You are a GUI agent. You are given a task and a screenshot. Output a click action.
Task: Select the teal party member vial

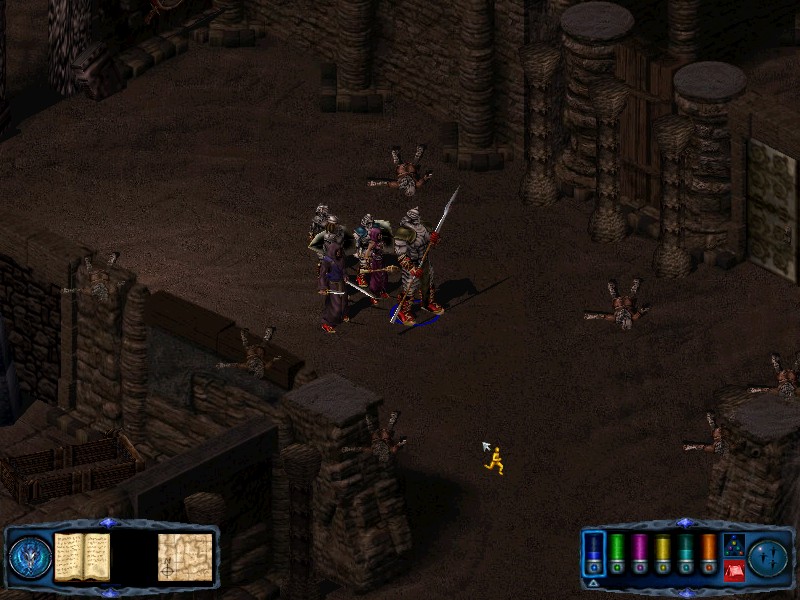pos(686,553)
